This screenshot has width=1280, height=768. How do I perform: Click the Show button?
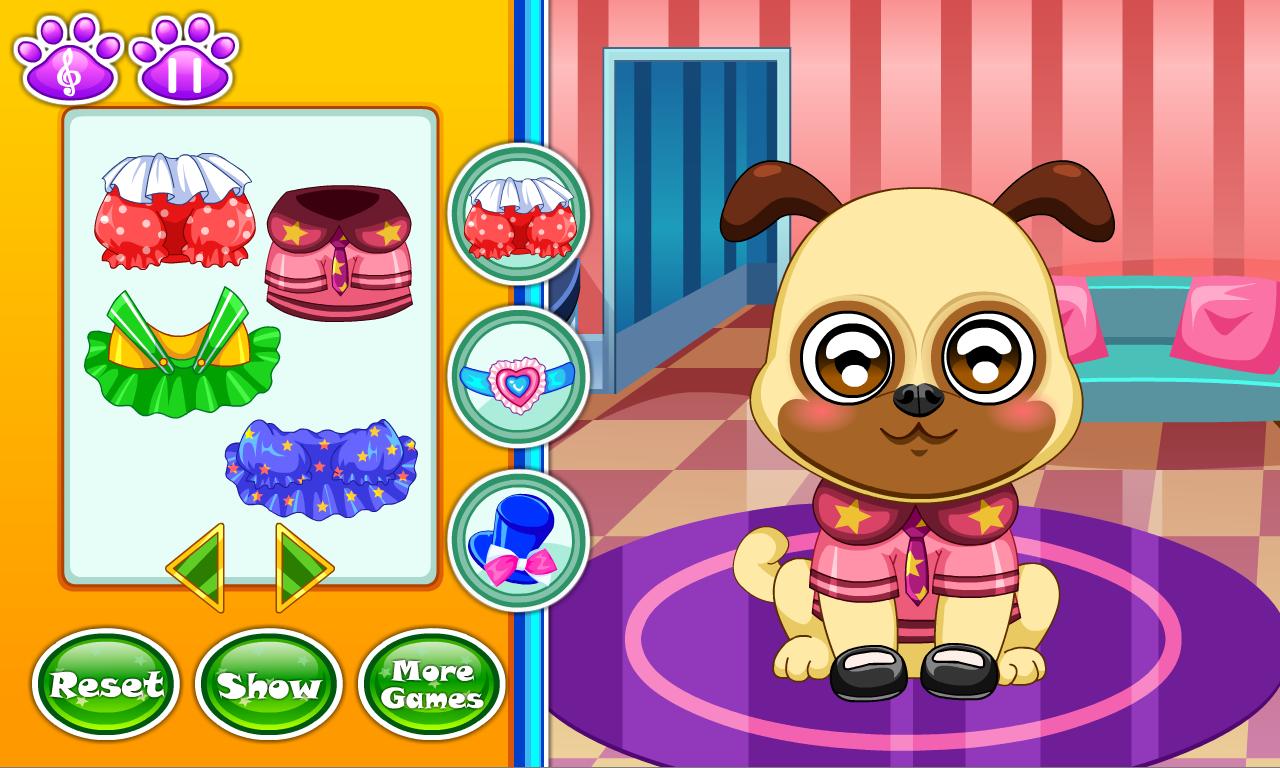click(268, 684)
